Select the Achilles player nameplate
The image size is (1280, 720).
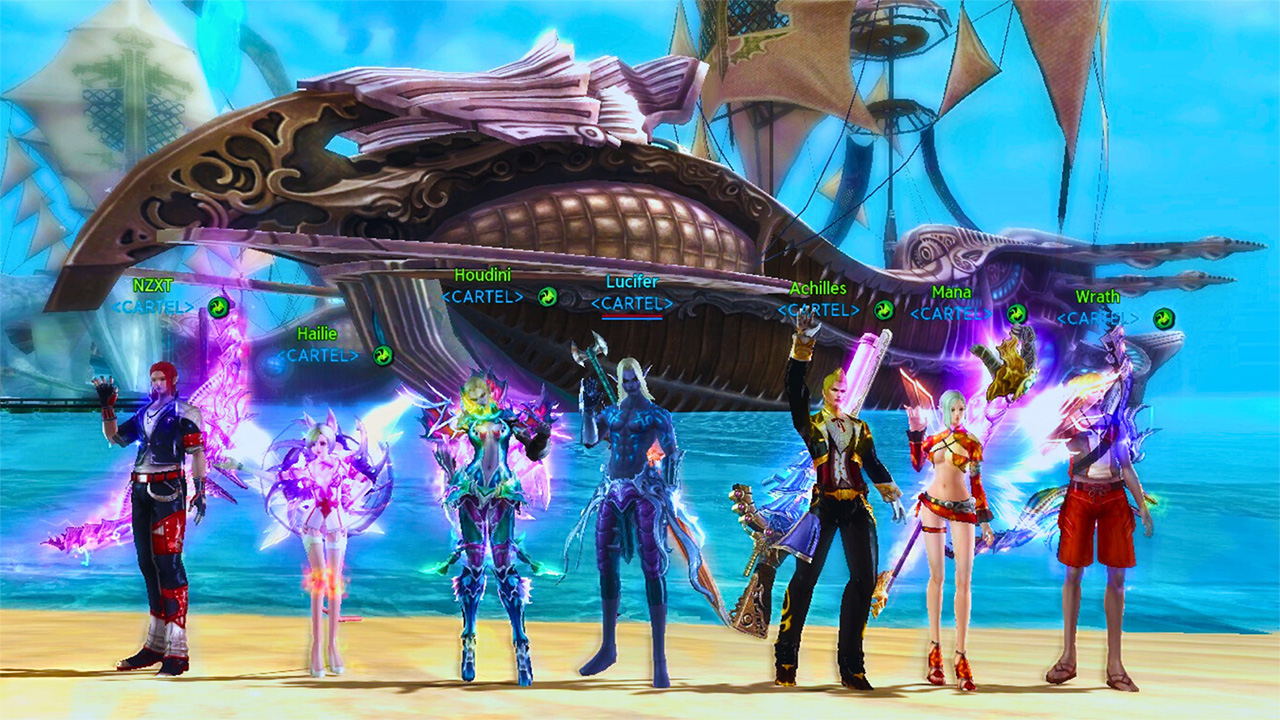[x=818, y=289]
